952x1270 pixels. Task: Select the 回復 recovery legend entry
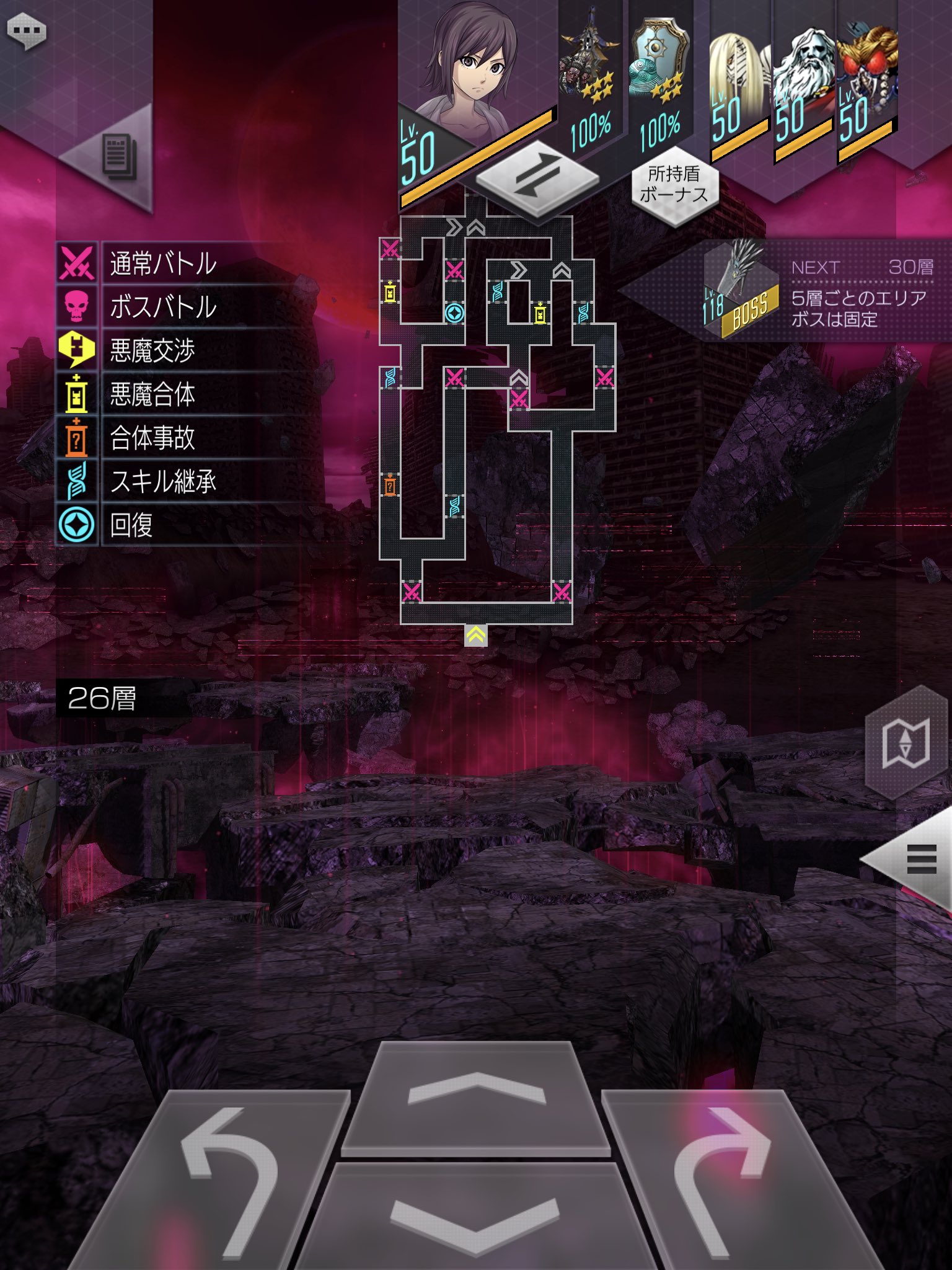131,525
